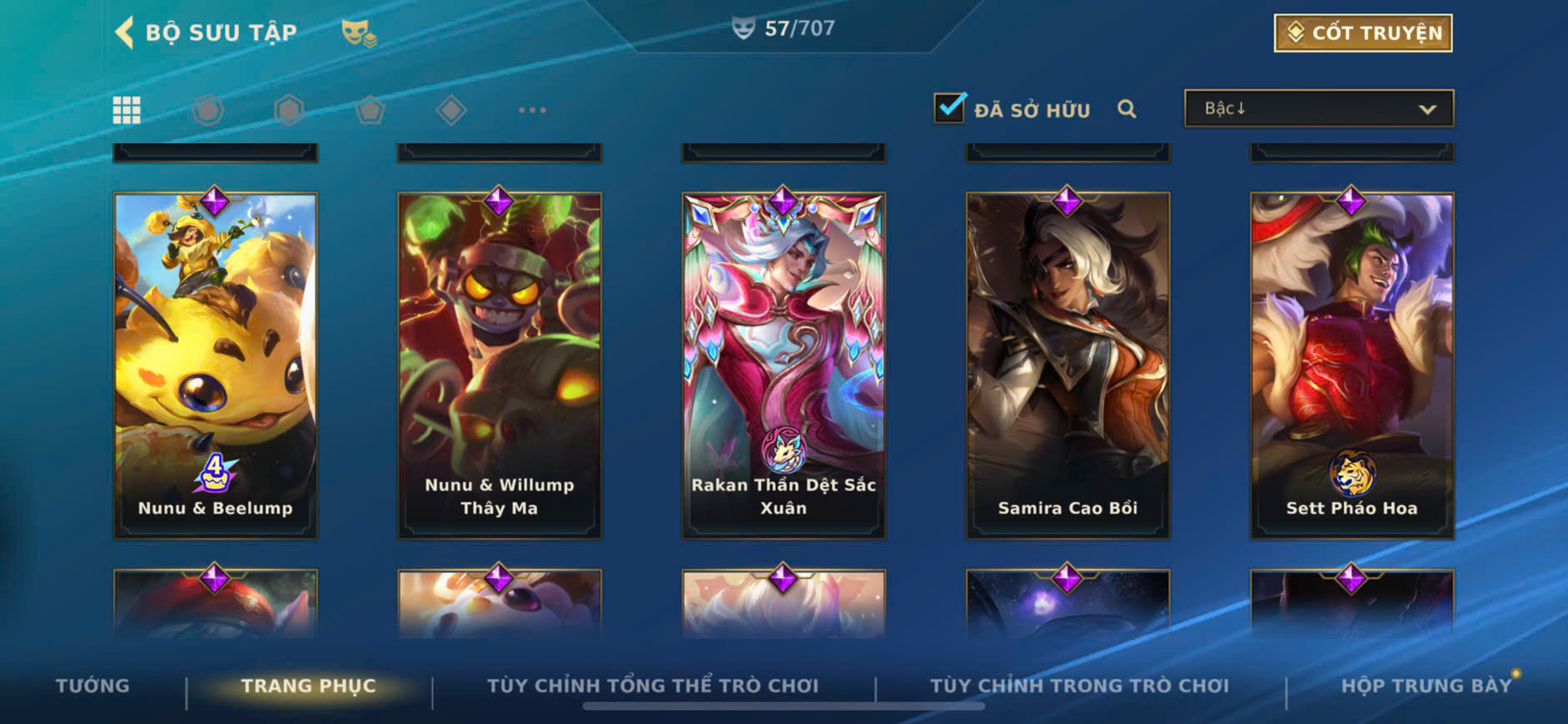1568x724 pixels.
Task: Open Tùy Chỉnh Tổng Thể Trò Chơi tab
Action: 653,686
